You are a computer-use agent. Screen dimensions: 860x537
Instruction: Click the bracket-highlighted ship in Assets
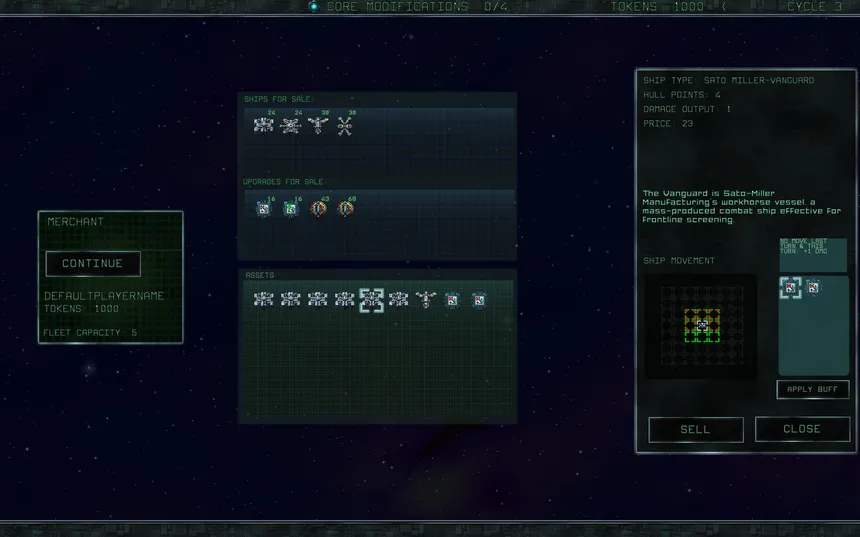pos(372,299)
